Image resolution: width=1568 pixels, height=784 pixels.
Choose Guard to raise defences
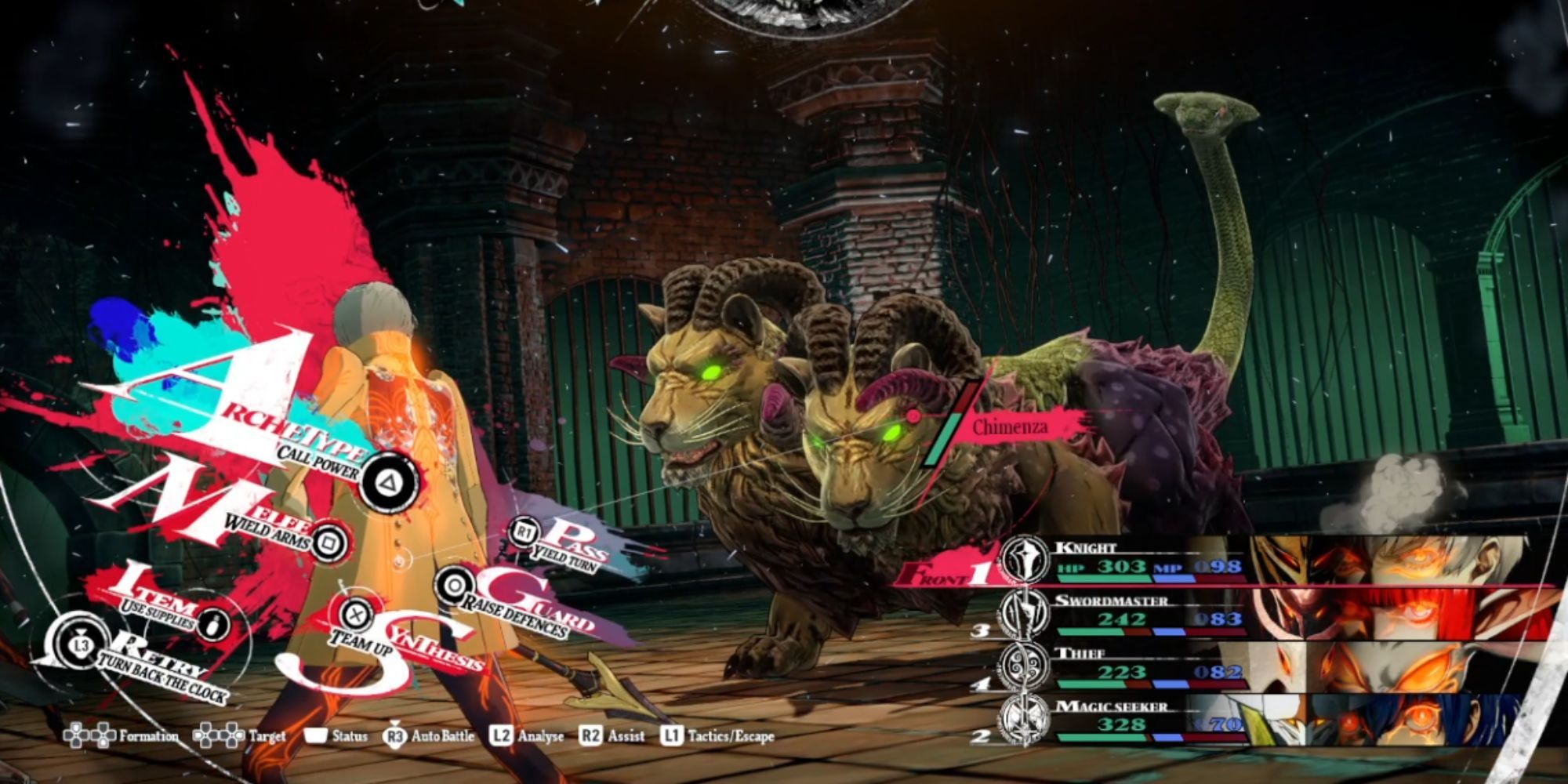point(454,585)
